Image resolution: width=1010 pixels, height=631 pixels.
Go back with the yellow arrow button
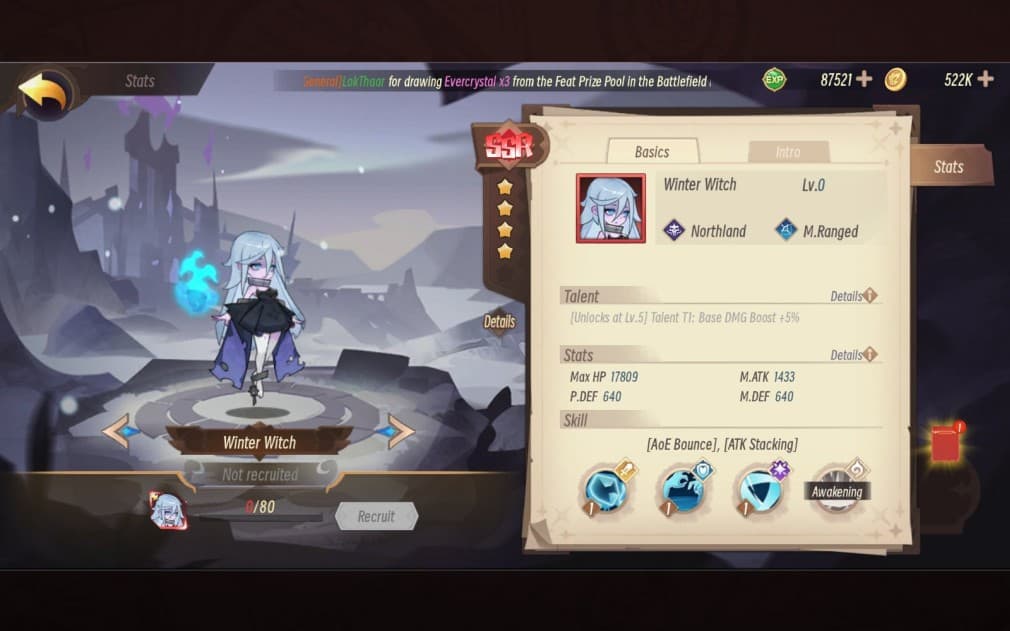42,94
